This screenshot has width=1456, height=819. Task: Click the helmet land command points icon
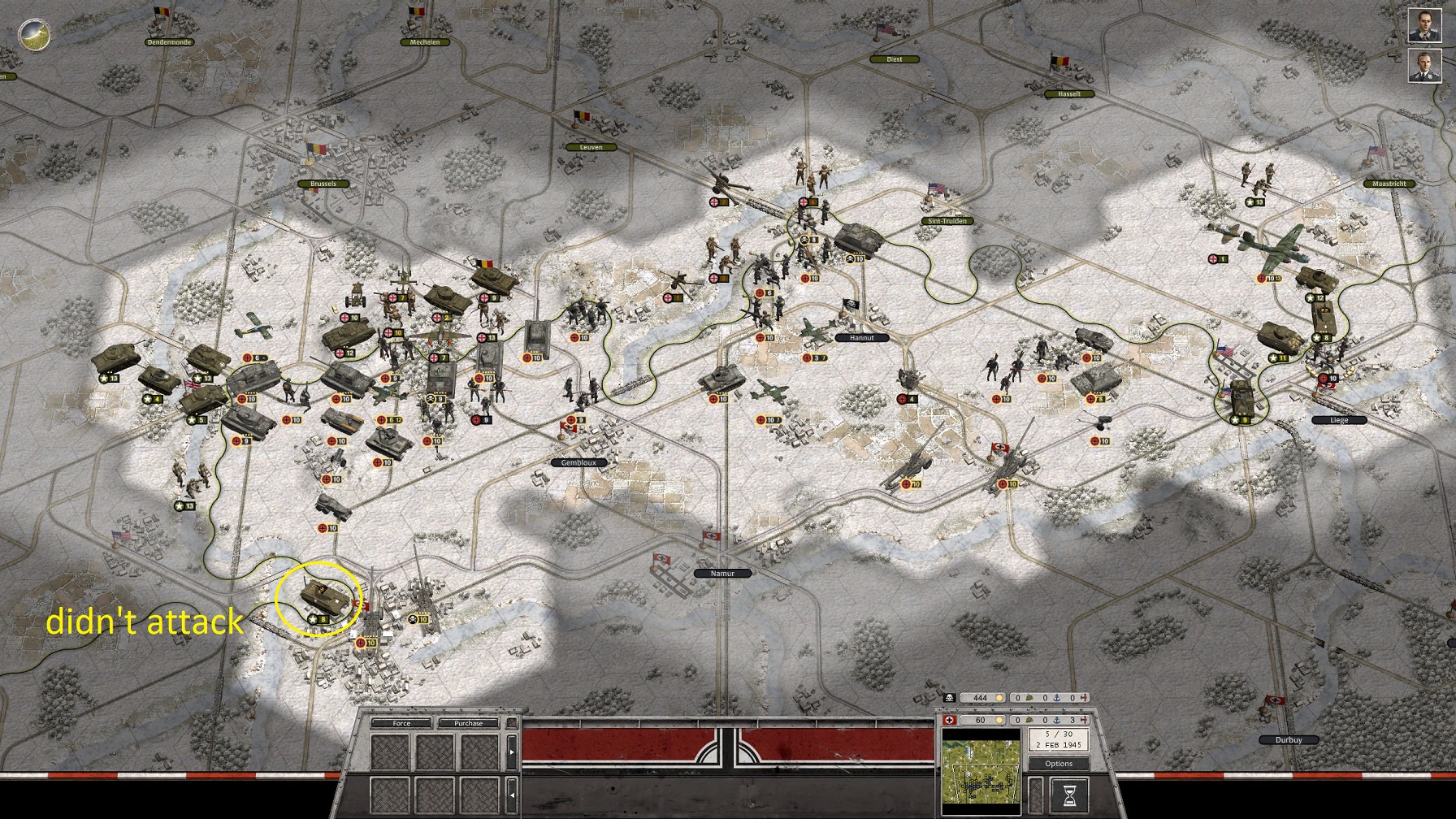1029,720
